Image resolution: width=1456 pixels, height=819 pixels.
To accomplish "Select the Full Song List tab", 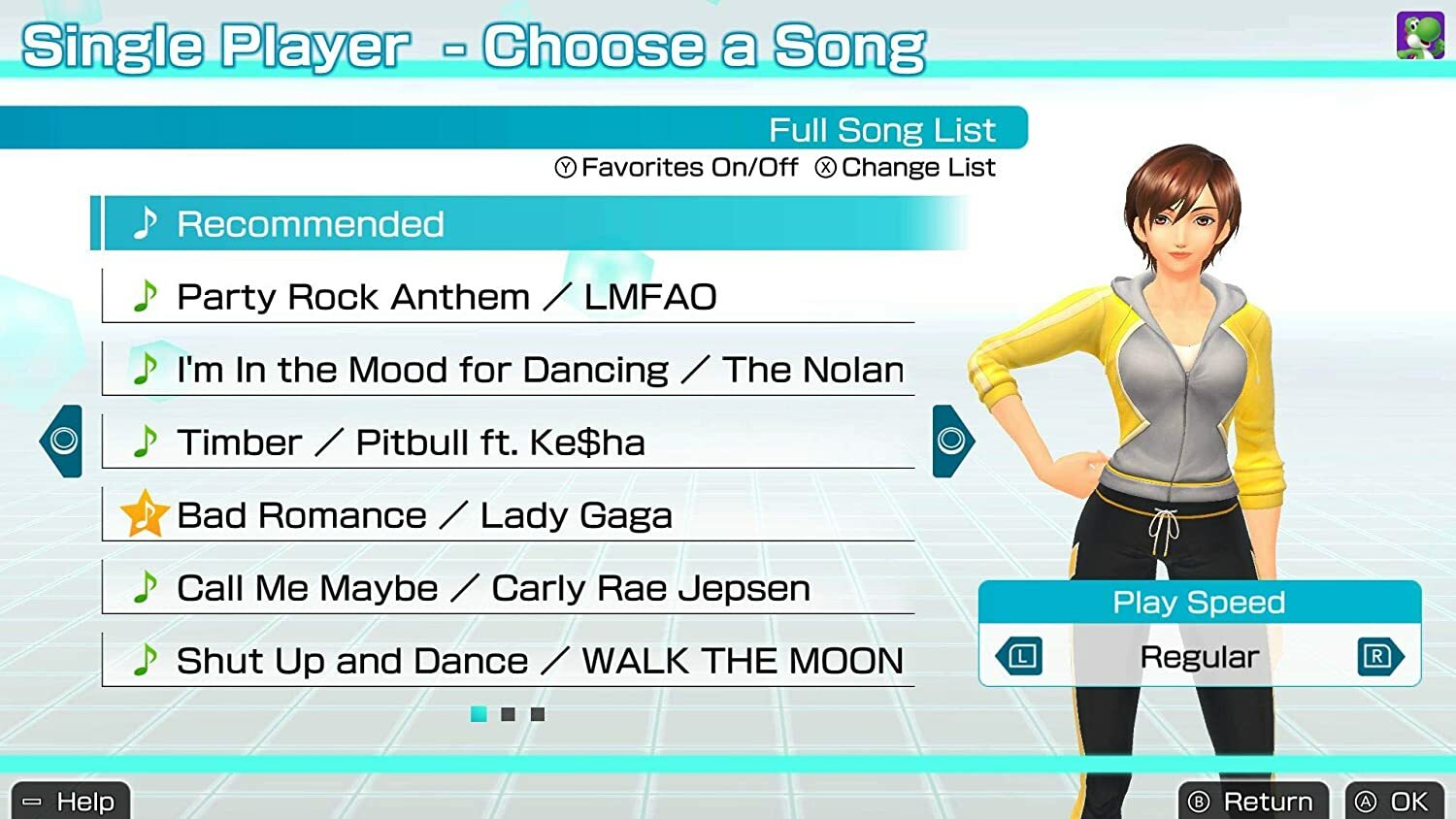I will [881, 129].
